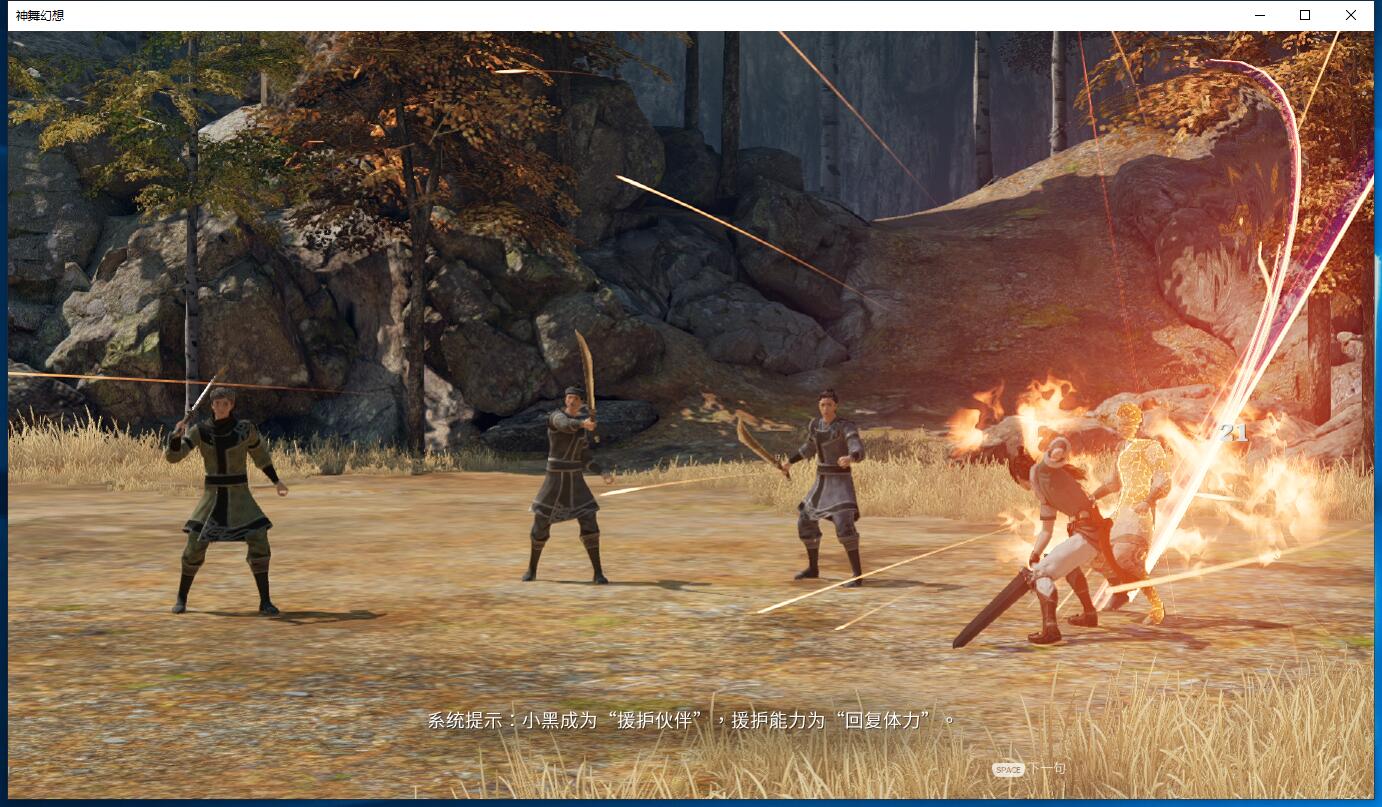Maximize the game window
The height and width of the screenshot is (807, 1382).
click(x=1305, y=15)
